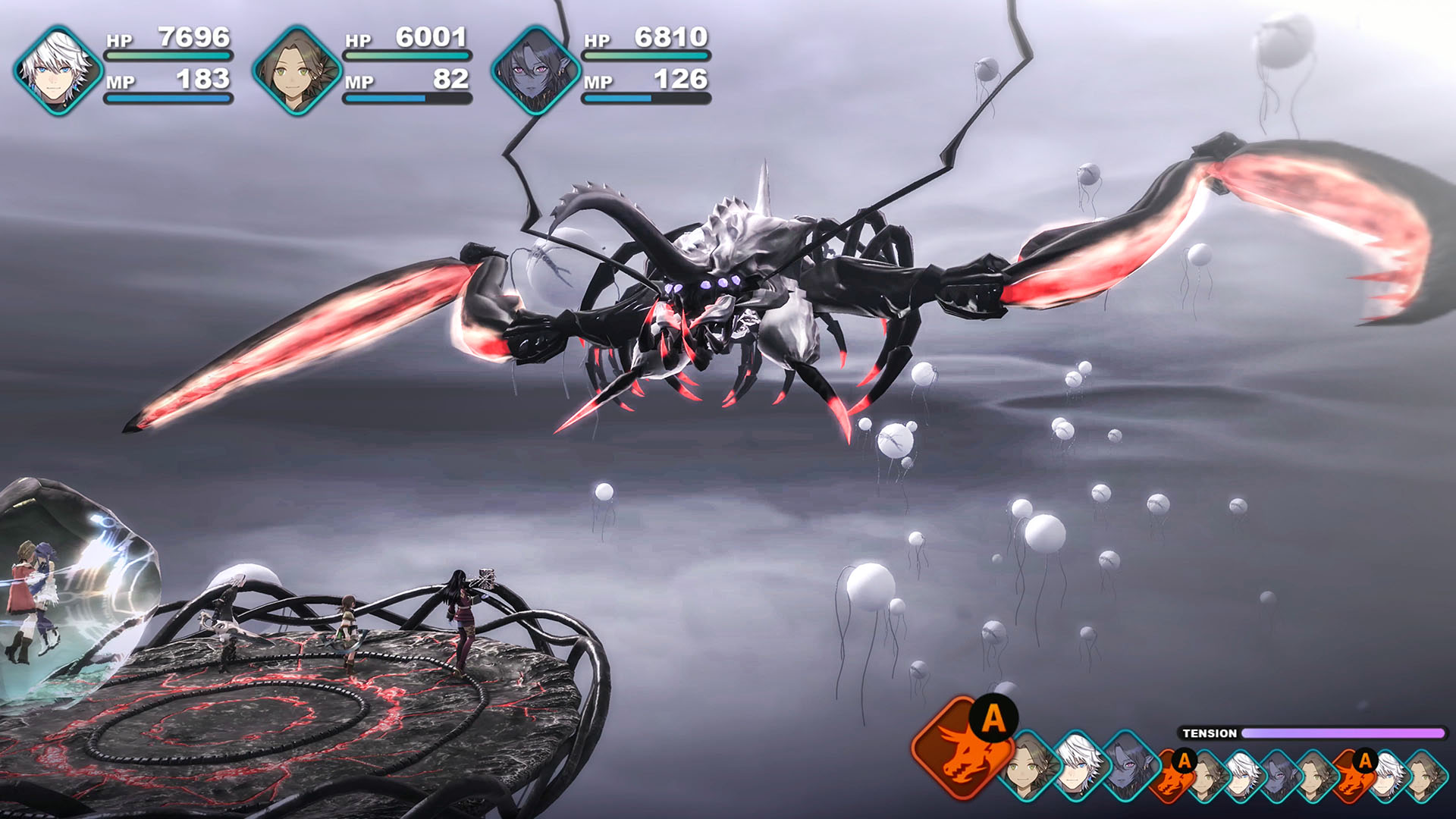
Task: Select the white-haired hero portrait beside HP 7696
Action: coord(58,71)
